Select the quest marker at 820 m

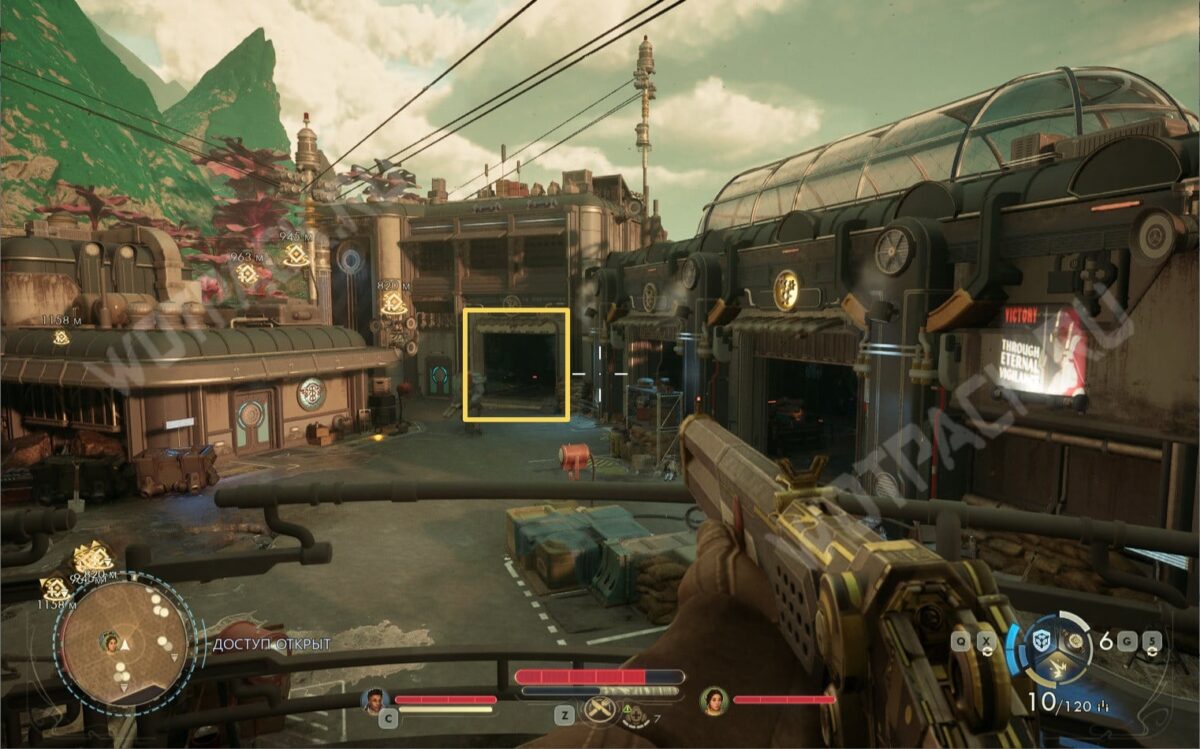(393, 303)
